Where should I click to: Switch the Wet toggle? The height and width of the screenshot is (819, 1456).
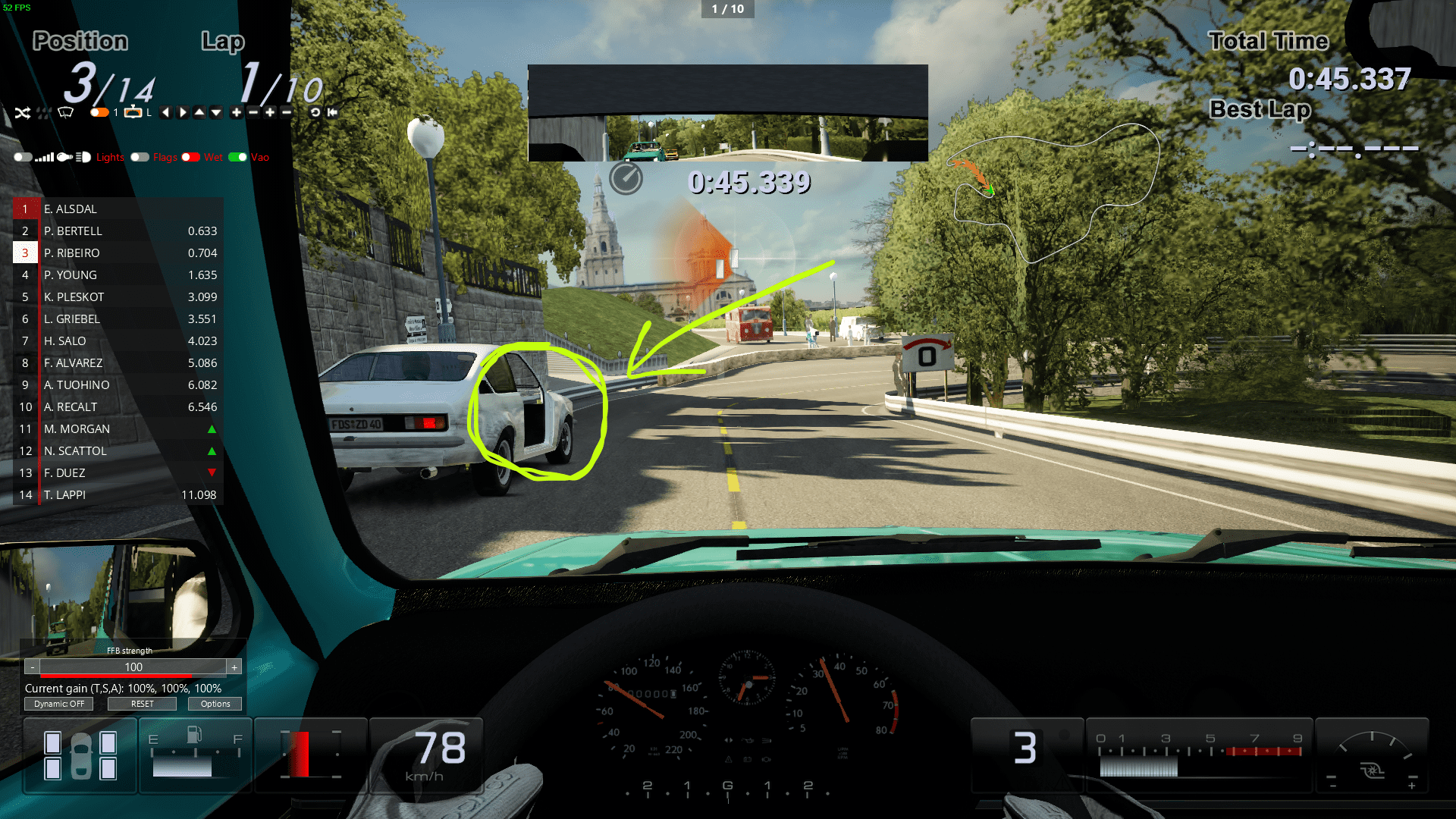[191, 157]
